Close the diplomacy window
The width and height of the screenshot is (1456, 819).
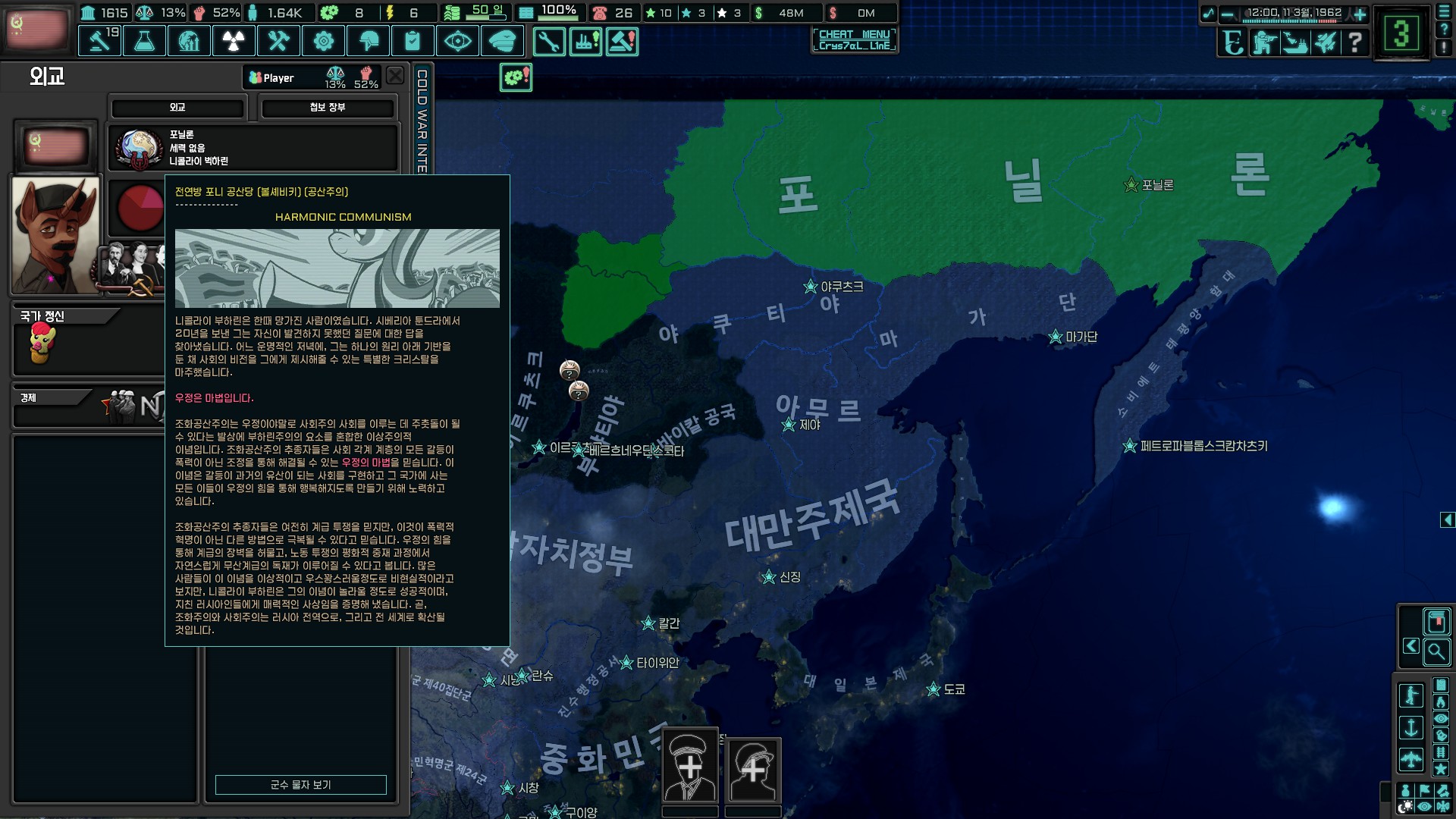coord(395,75)
